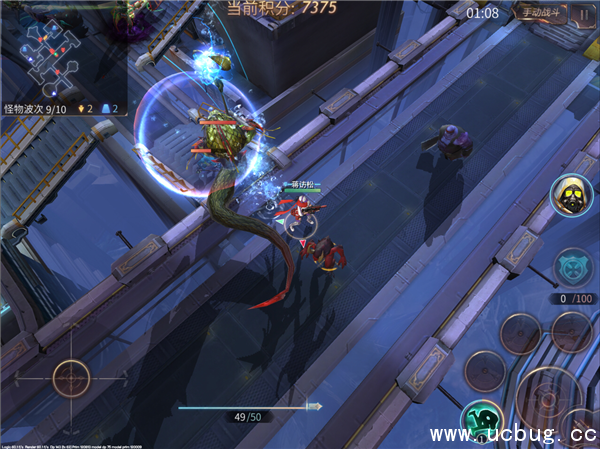
Task: Tap the virtual movement joystick
Action: click(72, 378)
